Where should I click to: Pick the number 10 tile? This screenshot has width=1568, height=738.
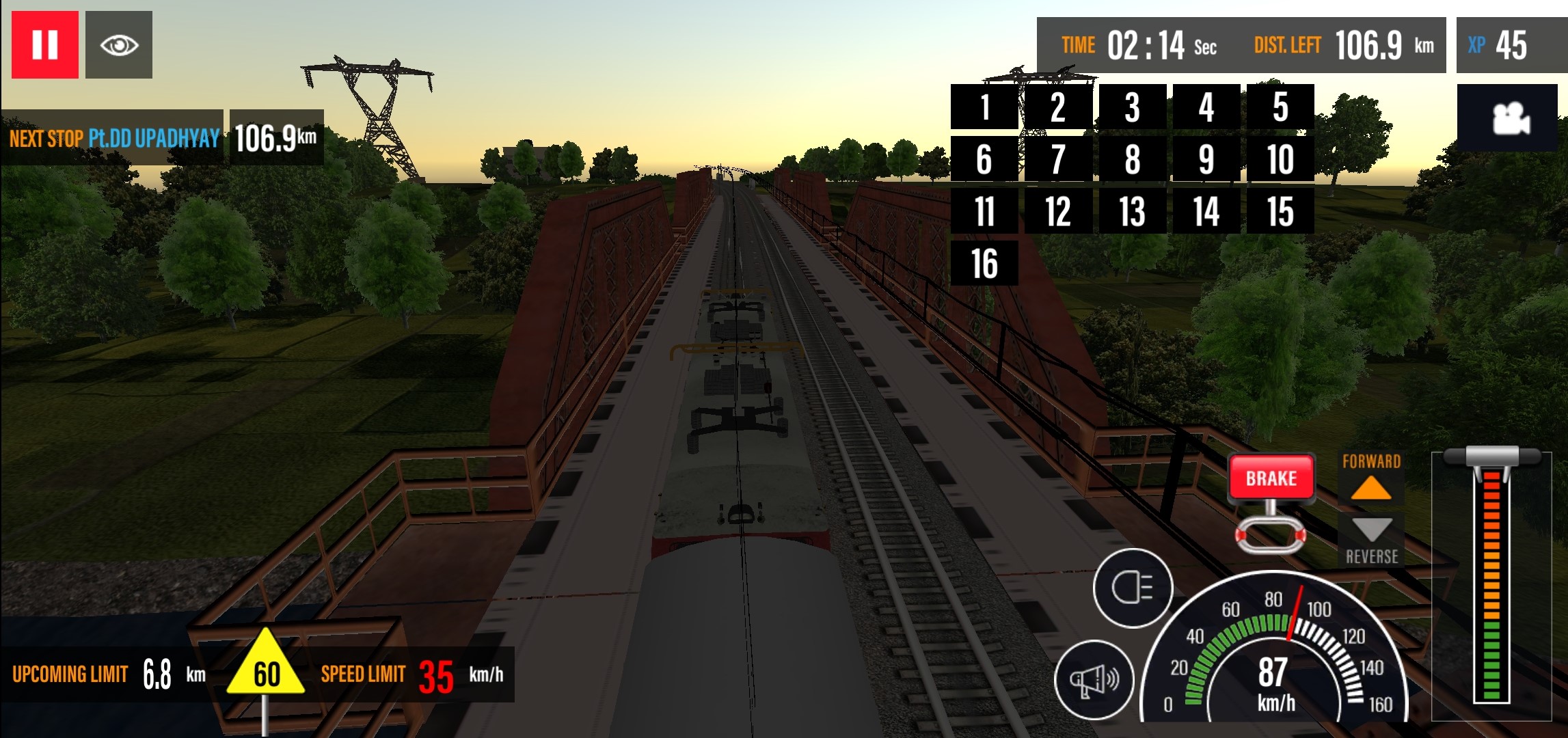tap(1280, 159)
